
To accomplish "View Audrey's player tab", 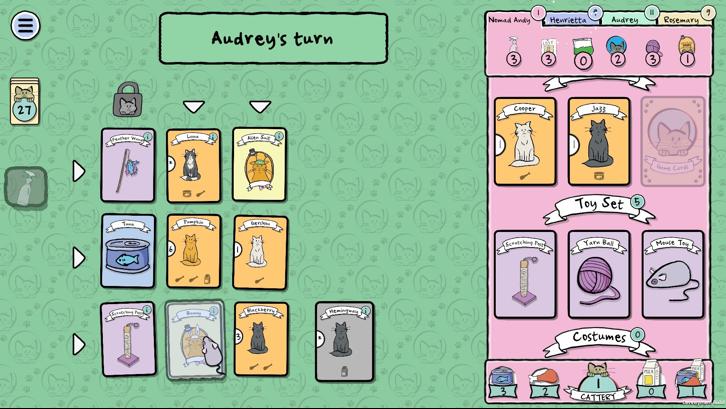I will 626,19.
